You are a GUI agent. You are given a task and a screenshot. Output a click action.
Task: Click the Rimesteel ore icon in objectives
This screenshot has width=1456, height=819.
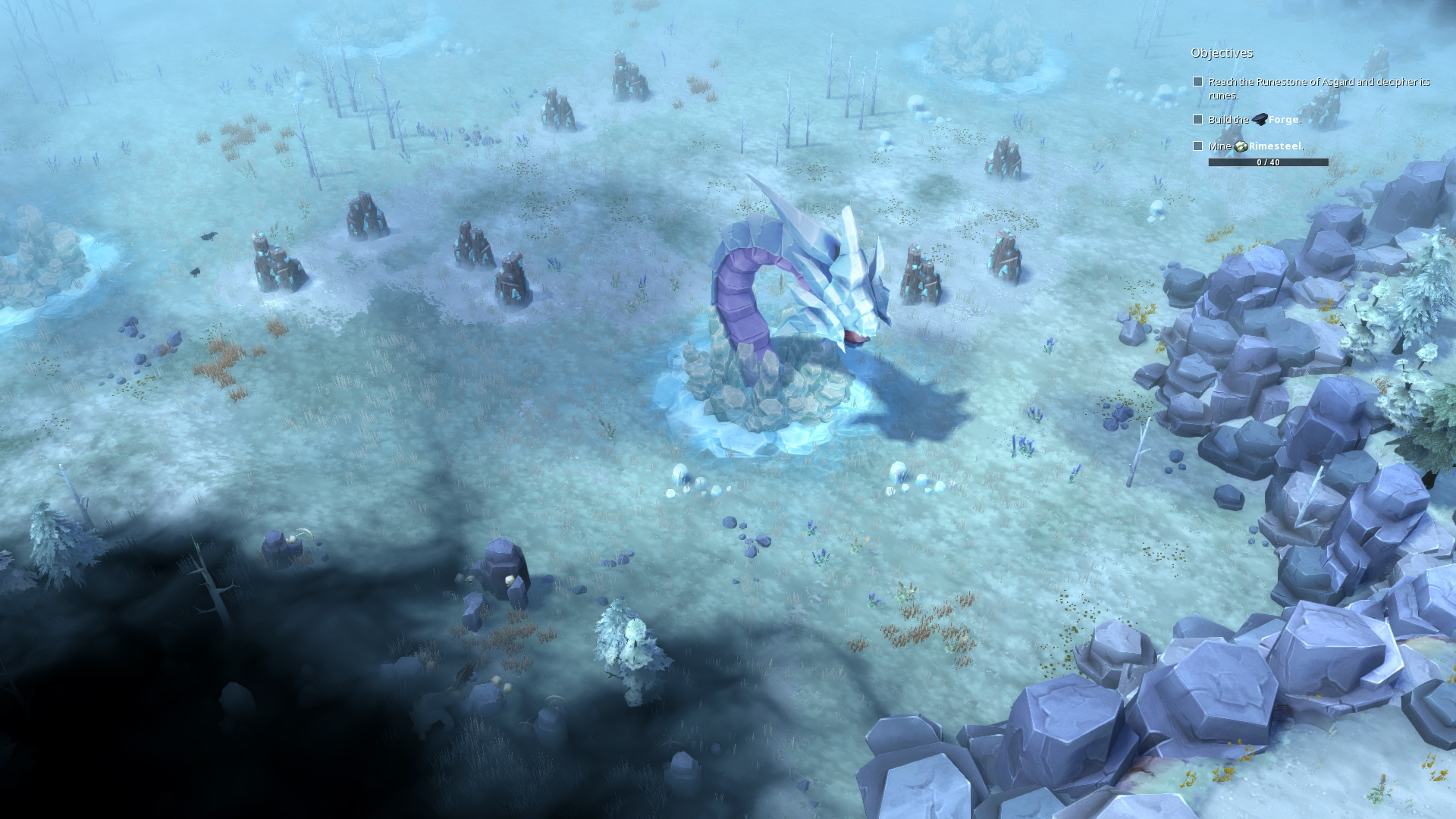[1242, 148]
